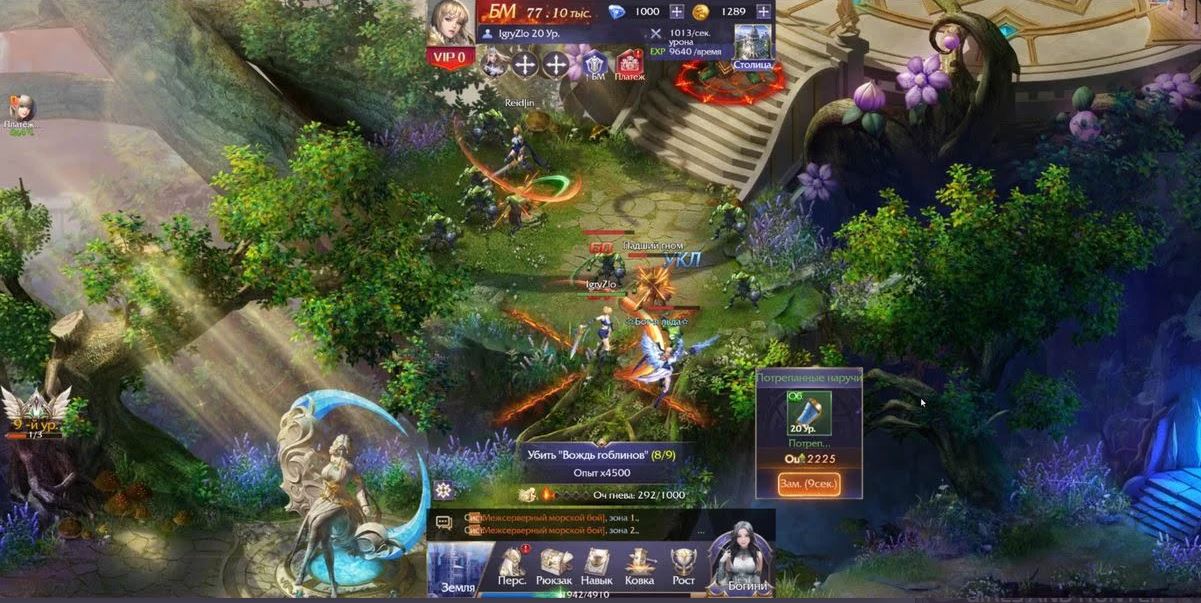Add diamonds with the plus button
Screen dimensions: 1201x603
point(677,11)
